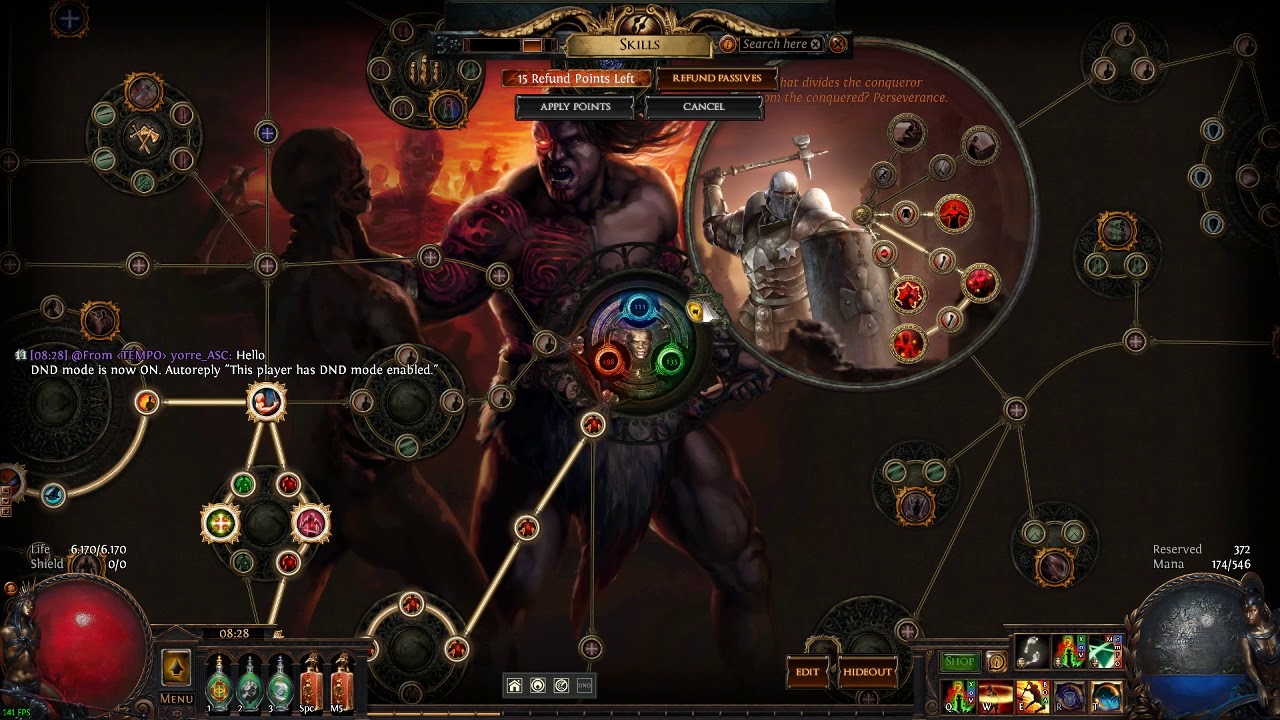Open the green Shop button
The image size is (1280, 720).
(x=959, y=661)
